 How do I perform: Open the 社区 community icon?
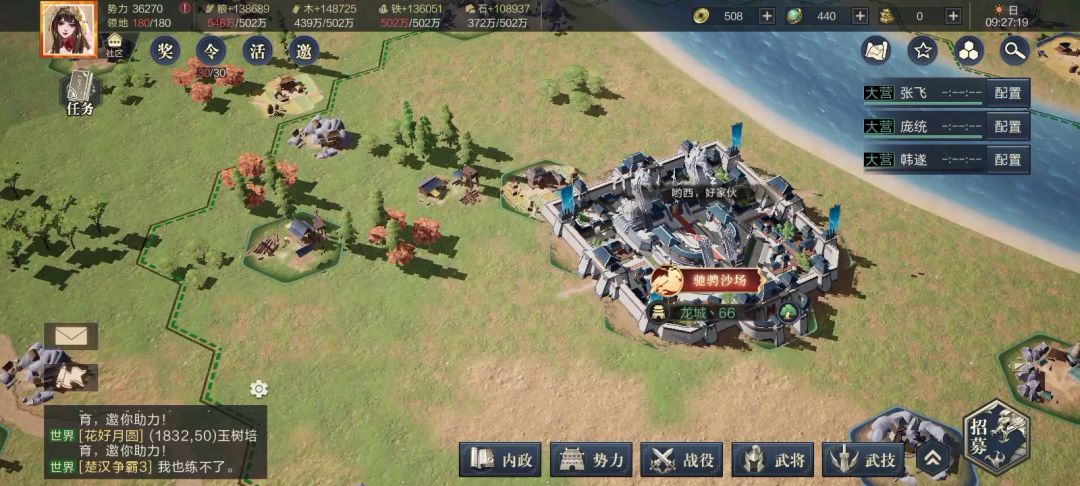click(x=115, y=47)
